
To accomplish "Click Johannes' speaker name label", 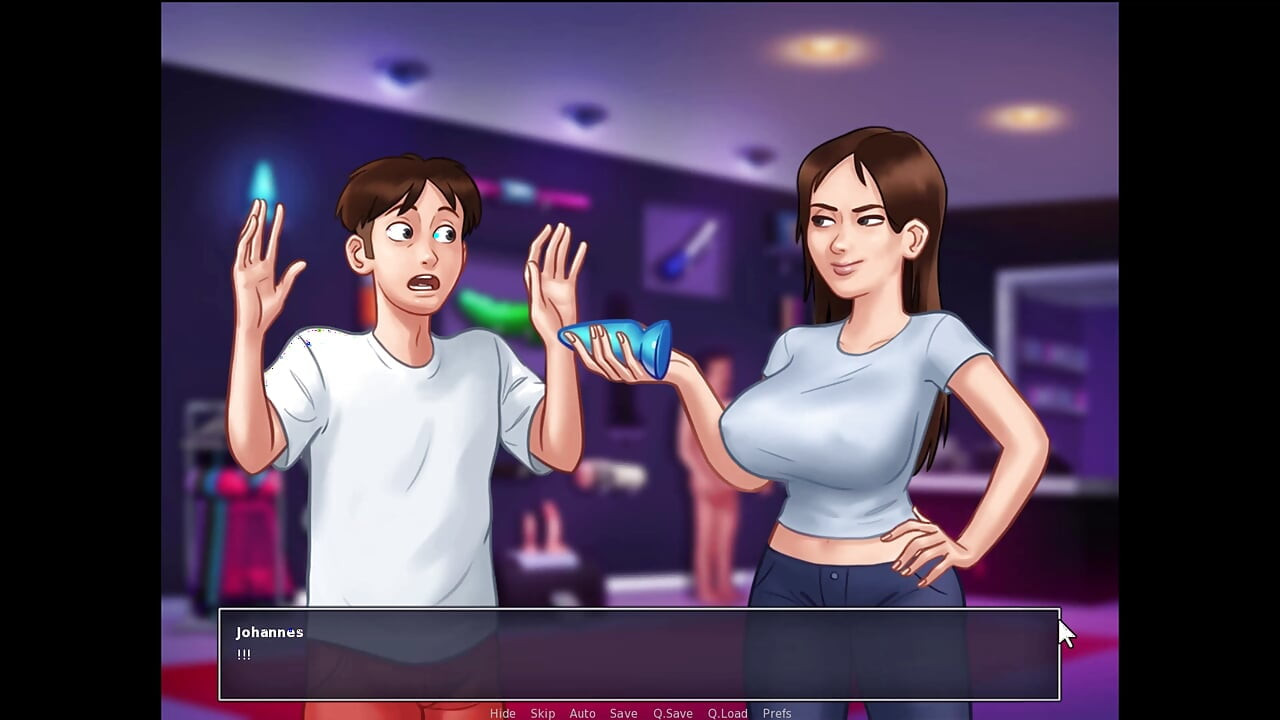I will (268, 632).
